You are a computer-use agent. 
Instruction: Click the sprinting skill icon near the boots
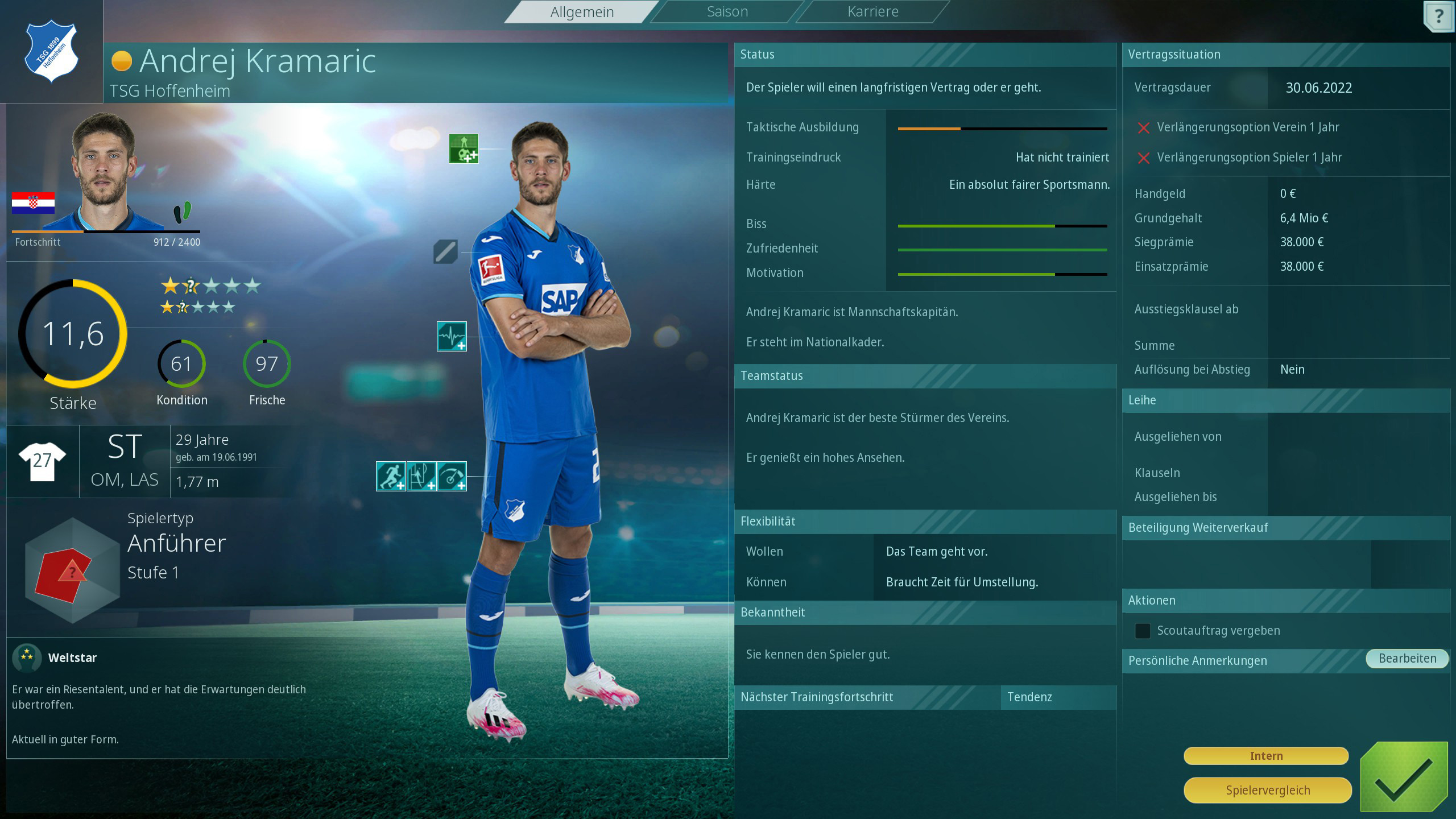[x=391, y=476]
